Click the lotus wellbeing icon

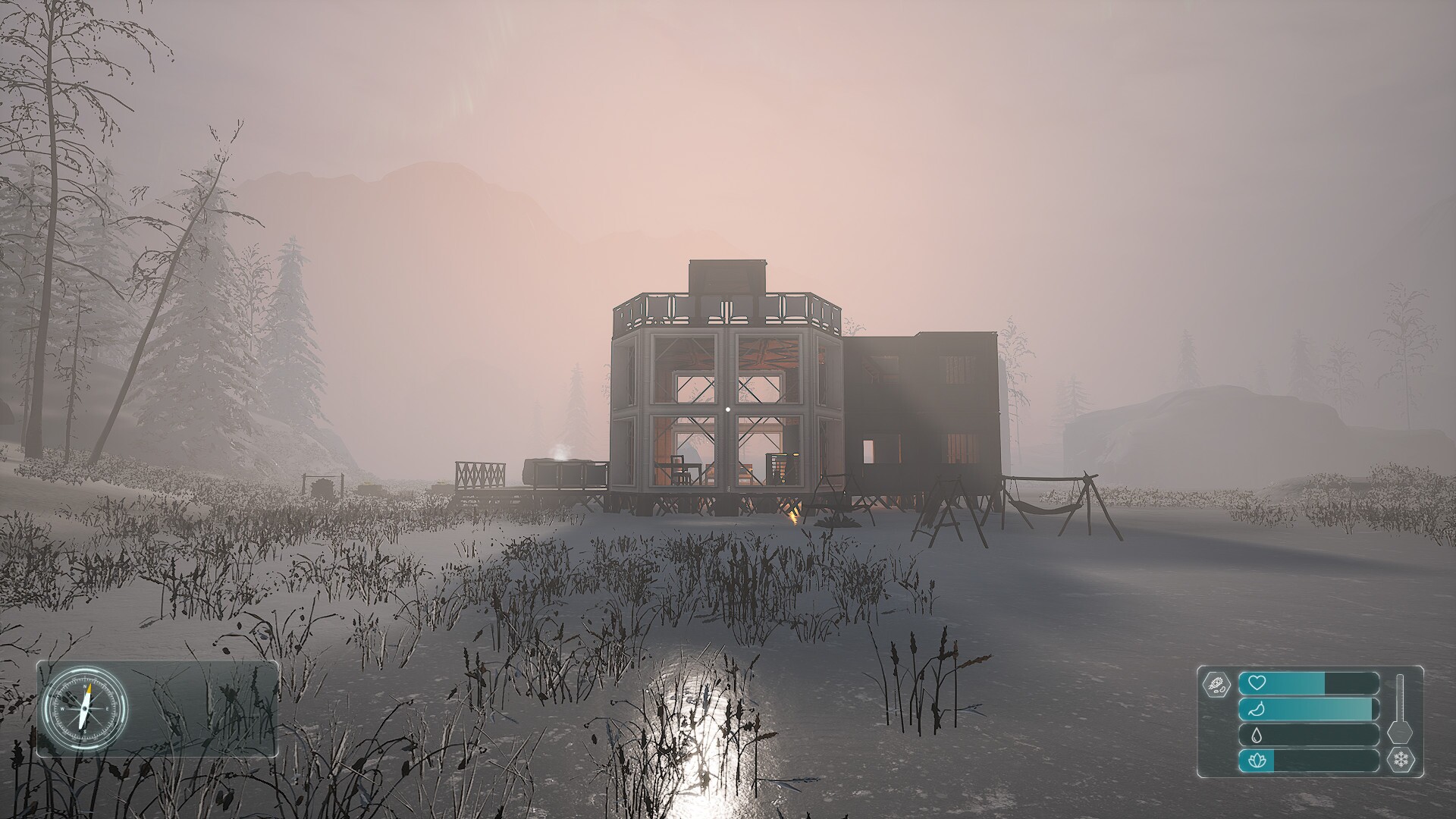(1257, 761)
